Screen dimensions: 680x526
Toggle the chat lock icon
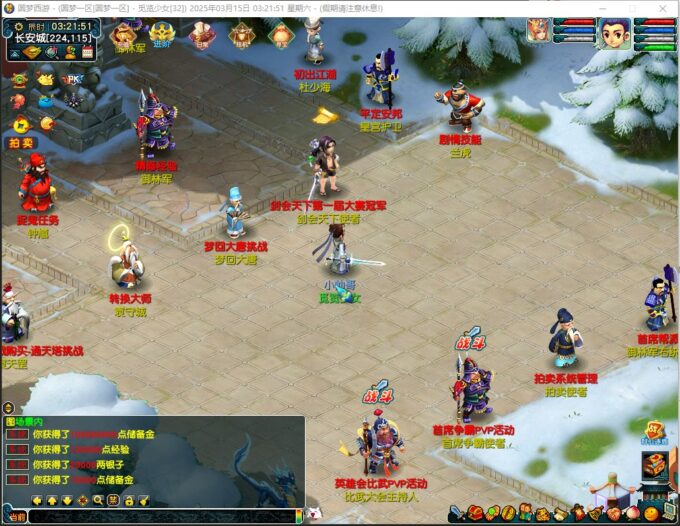129,500
